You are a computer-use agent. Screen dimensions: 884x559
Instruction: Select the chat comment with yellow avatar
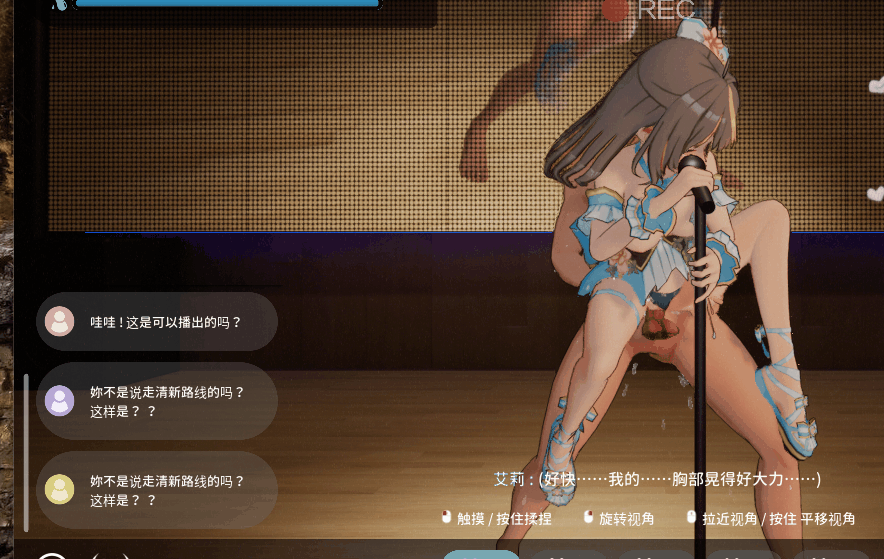156,489
